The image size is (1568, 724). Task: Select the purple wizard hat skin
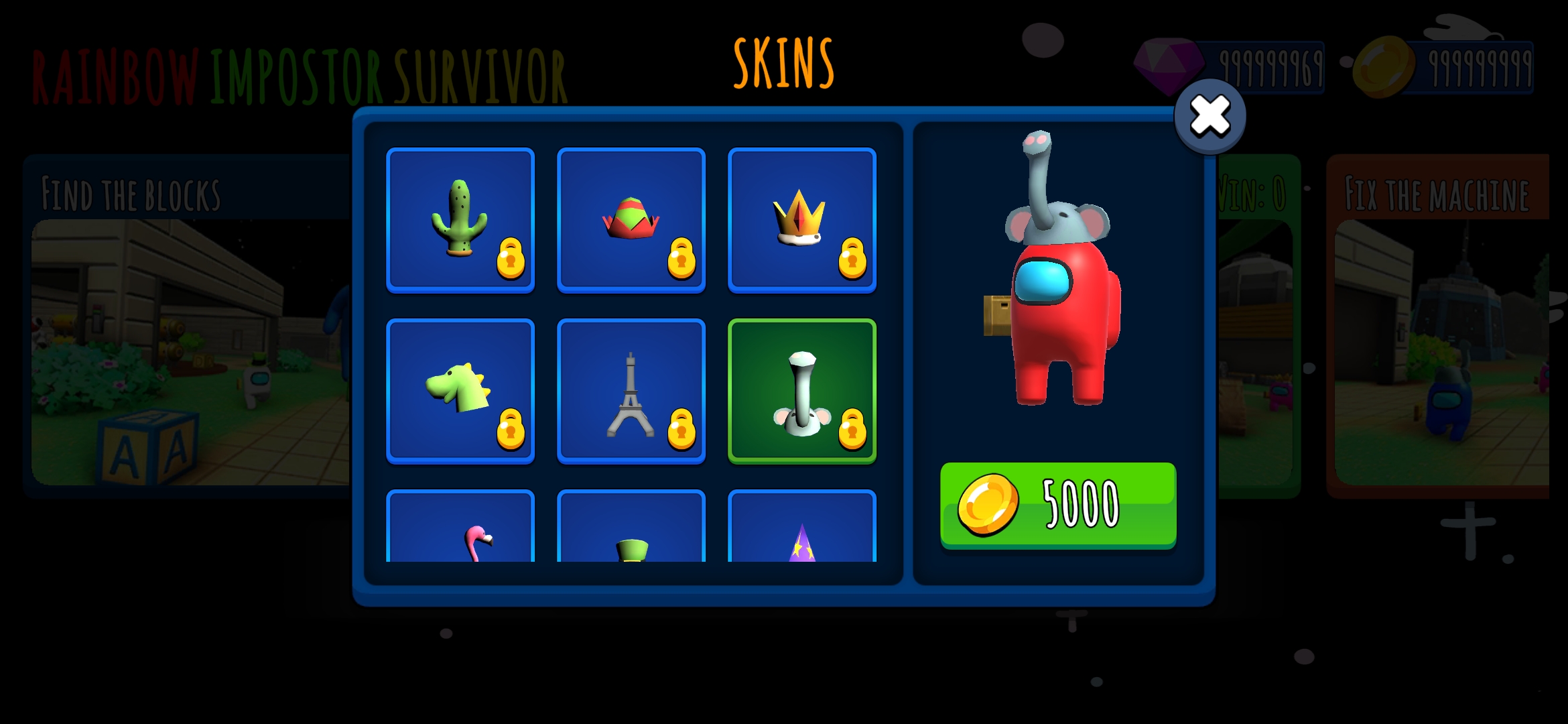tap(802, 529)
